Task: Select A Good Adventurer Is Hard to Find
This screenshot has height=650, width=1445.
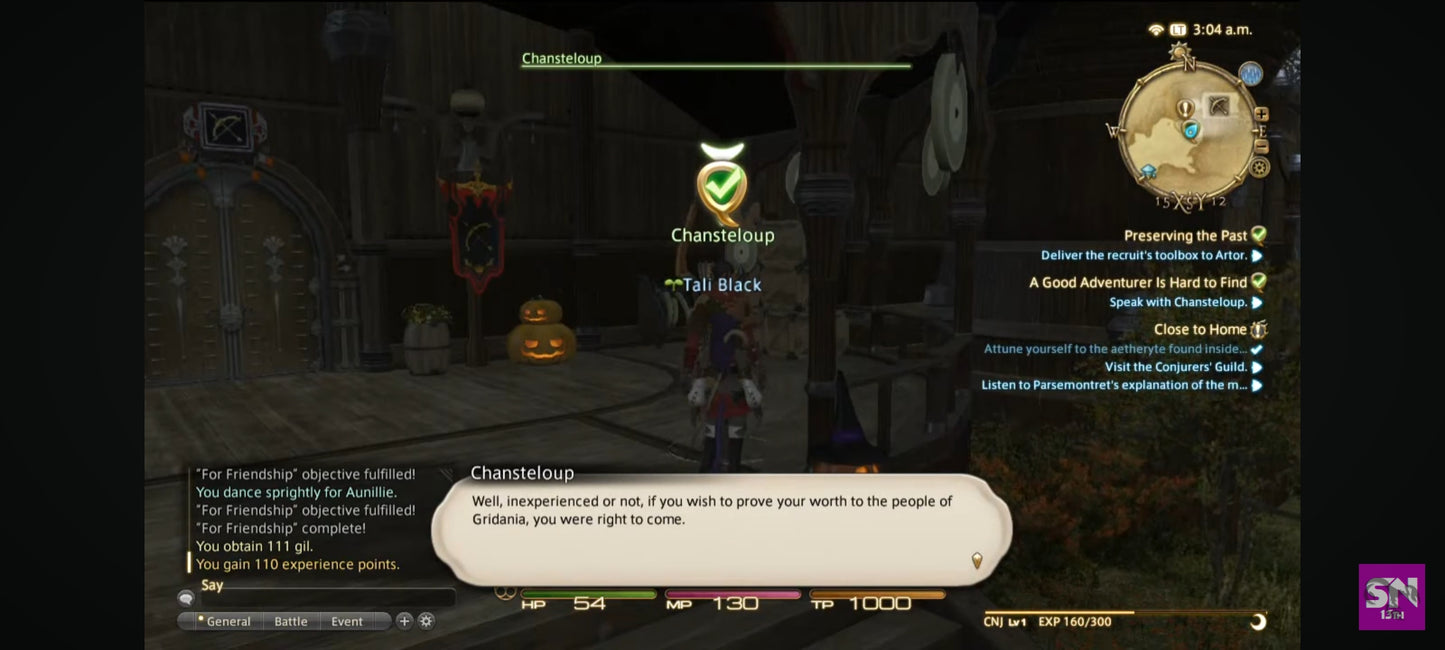Action: point(1138,283)
